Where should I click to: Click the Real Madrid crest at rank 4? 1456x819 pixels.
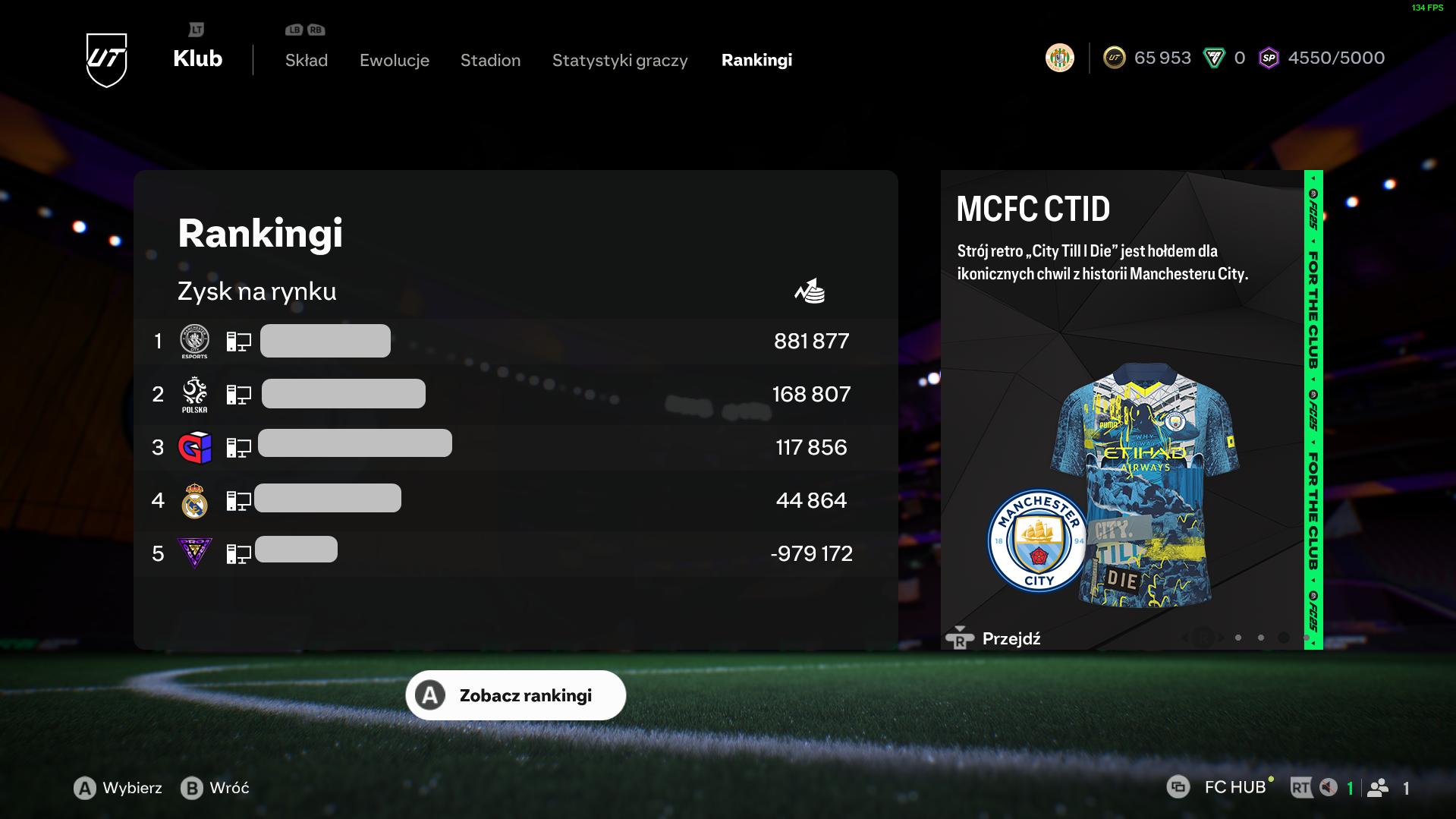[x=194, y=500]
